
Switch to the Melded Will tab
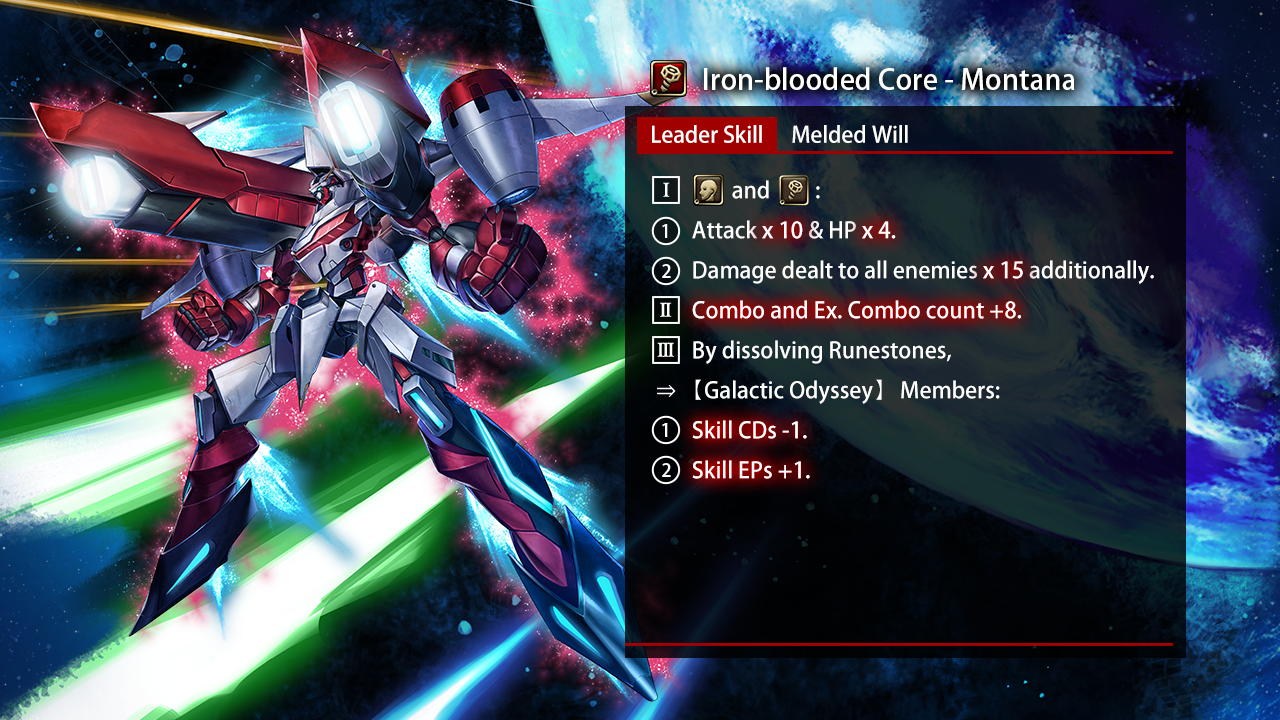pyautogui.click(x=849, y=135)
